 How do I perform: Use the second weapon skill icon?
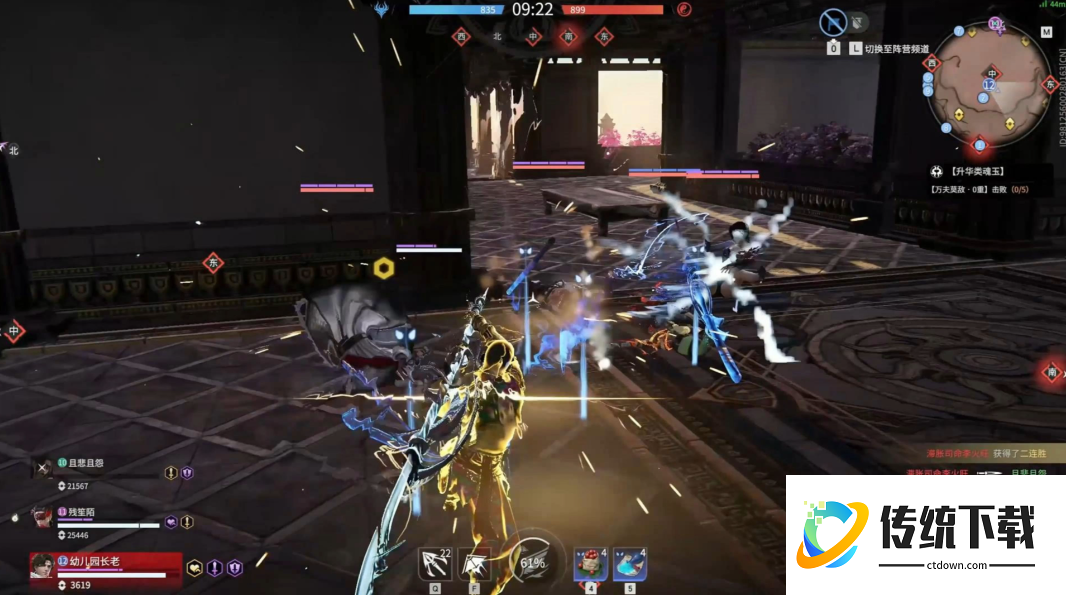click(474, 565)
